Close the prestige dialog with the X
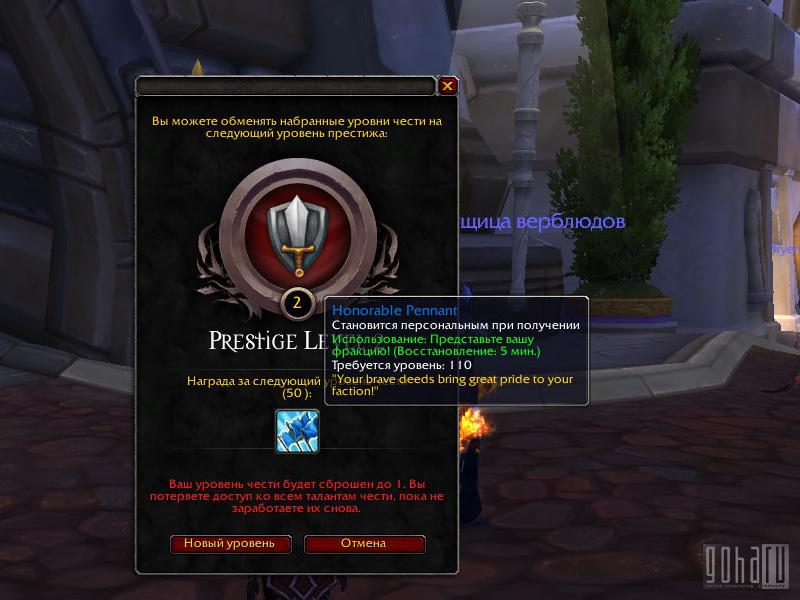The image size is (800, 600). click(447, 86)
